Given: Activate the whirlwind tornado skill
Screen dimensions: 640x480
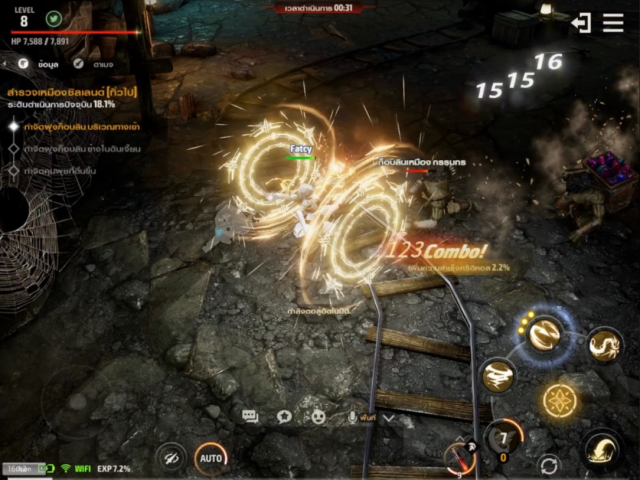Looking at the screenshot, I should tap(498, 376).
